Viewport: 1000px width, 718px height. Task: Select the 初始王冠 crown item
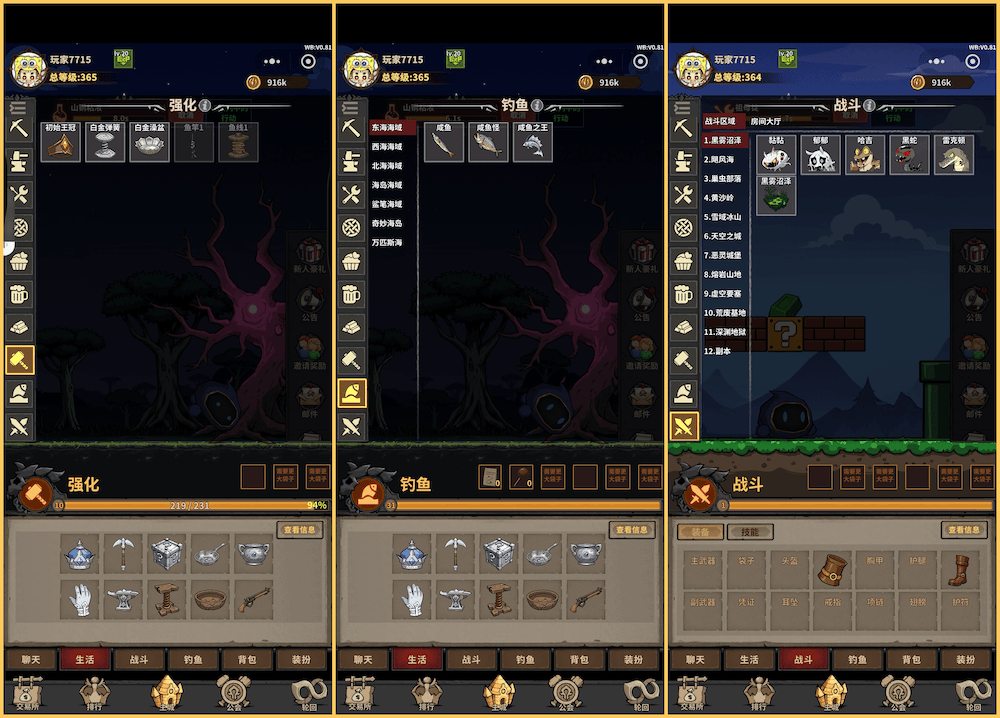(x=61, y=142)
